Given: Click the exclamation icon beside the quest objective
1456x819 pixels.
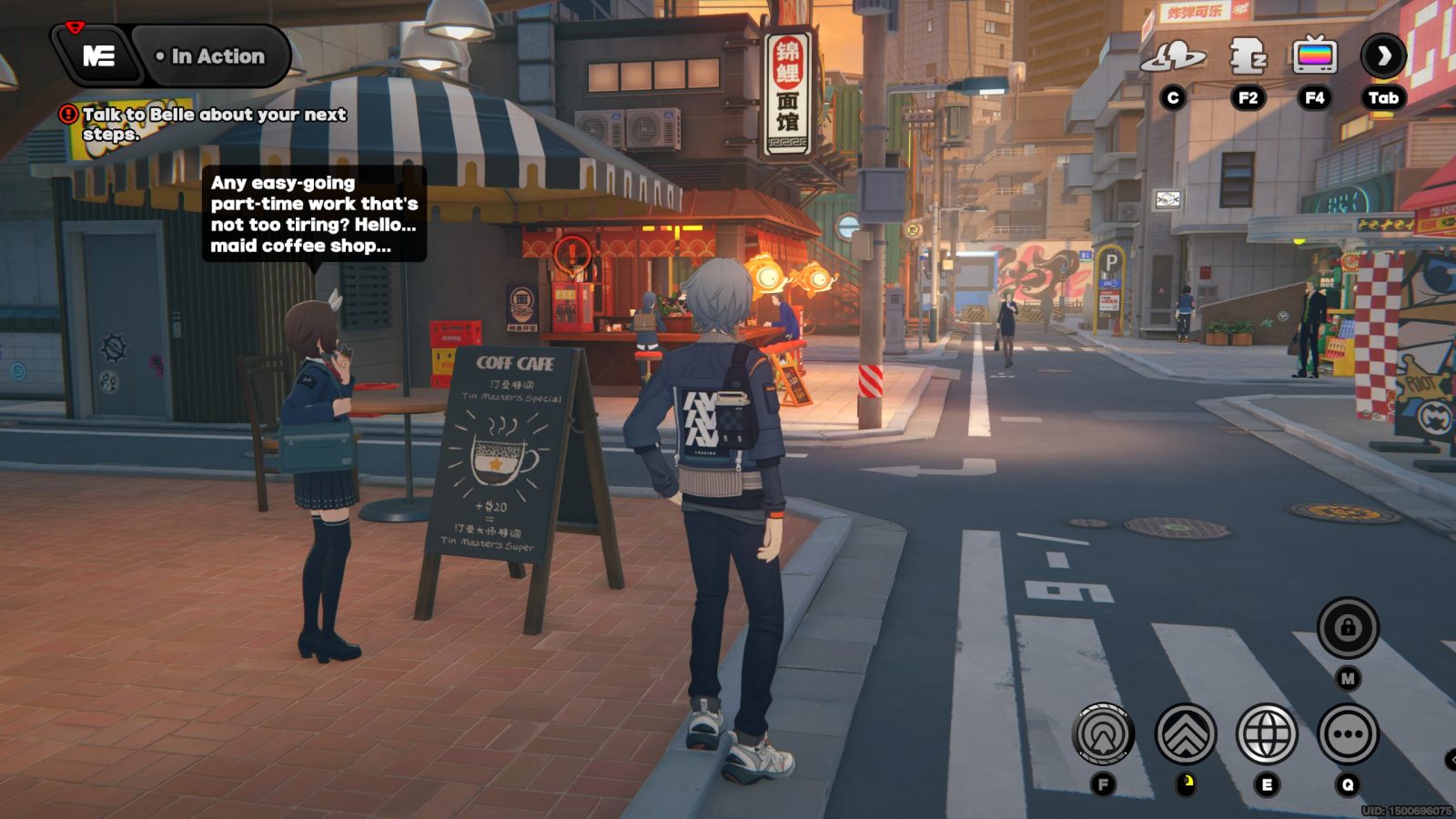Looking at the screenshot, I should [x=68, y=115].
